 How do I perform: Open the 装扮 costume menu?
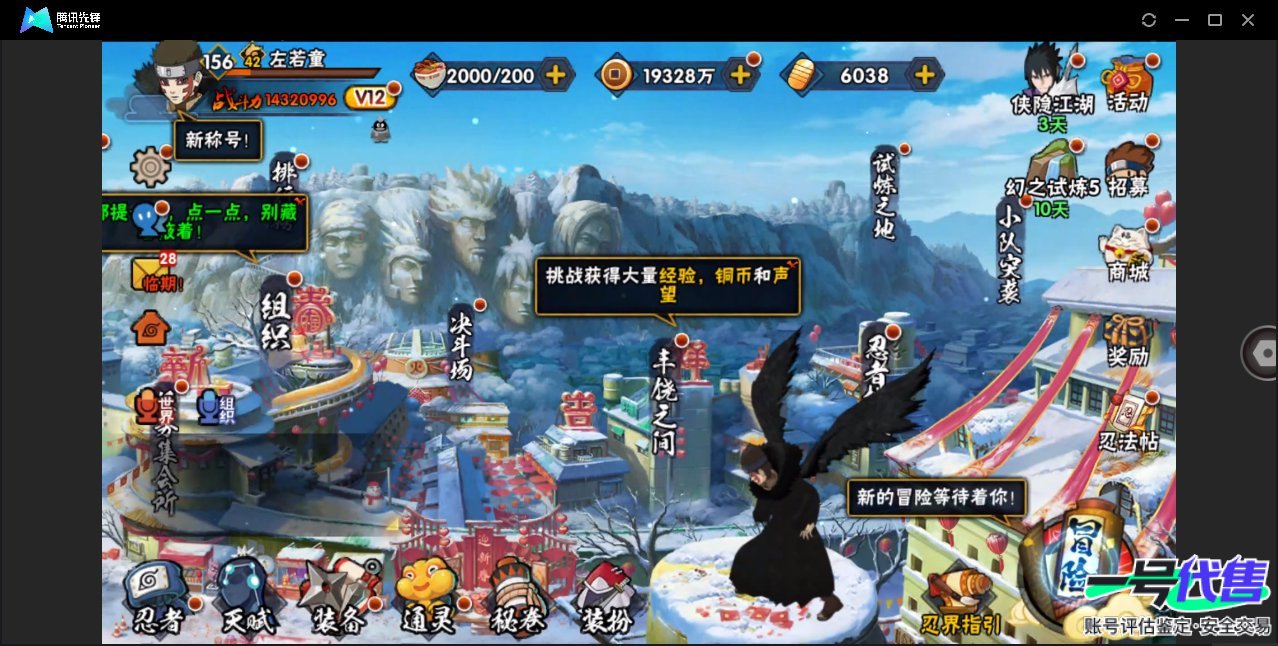[606, 597]
